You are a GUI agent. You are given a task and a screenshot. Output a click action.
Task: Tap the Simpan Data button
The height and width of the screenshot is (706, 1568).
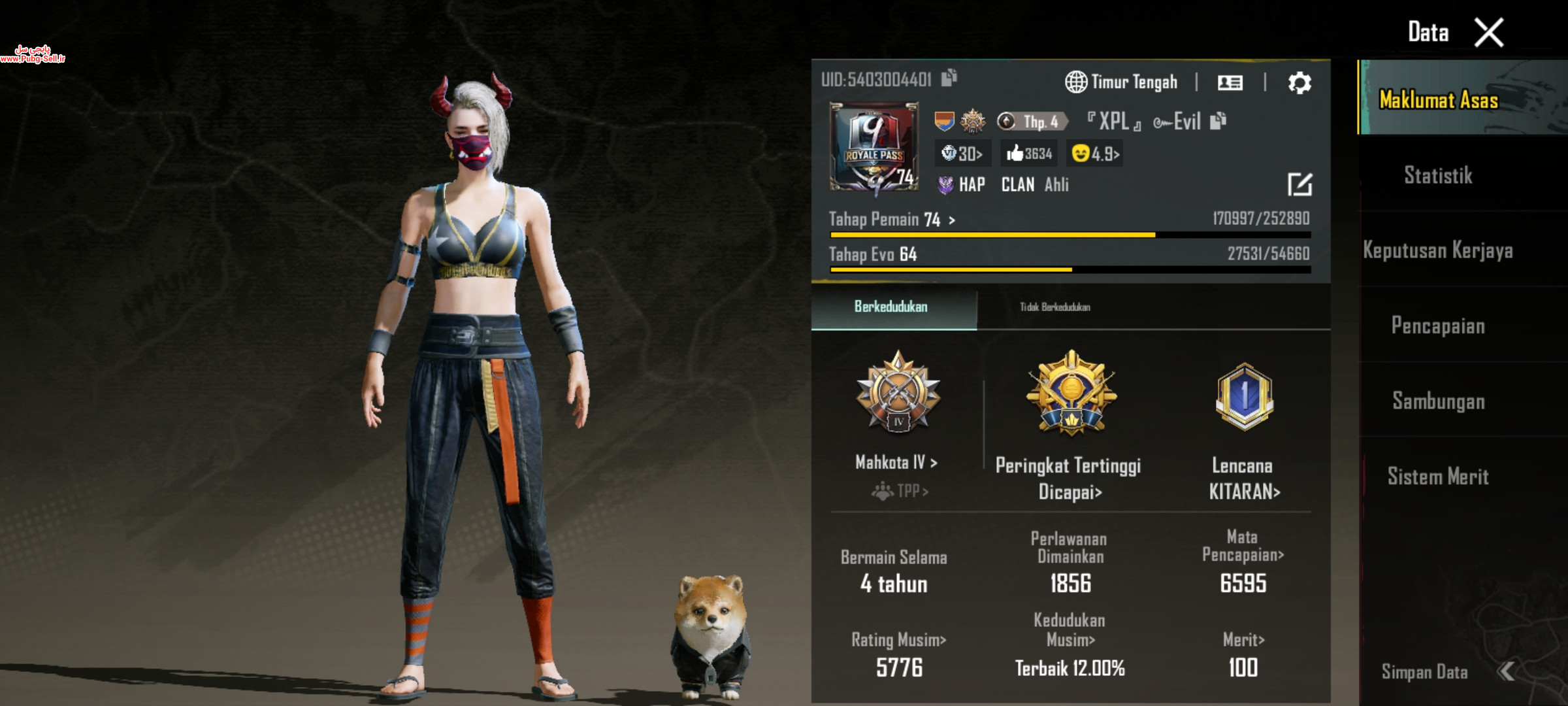(1424, 672)
